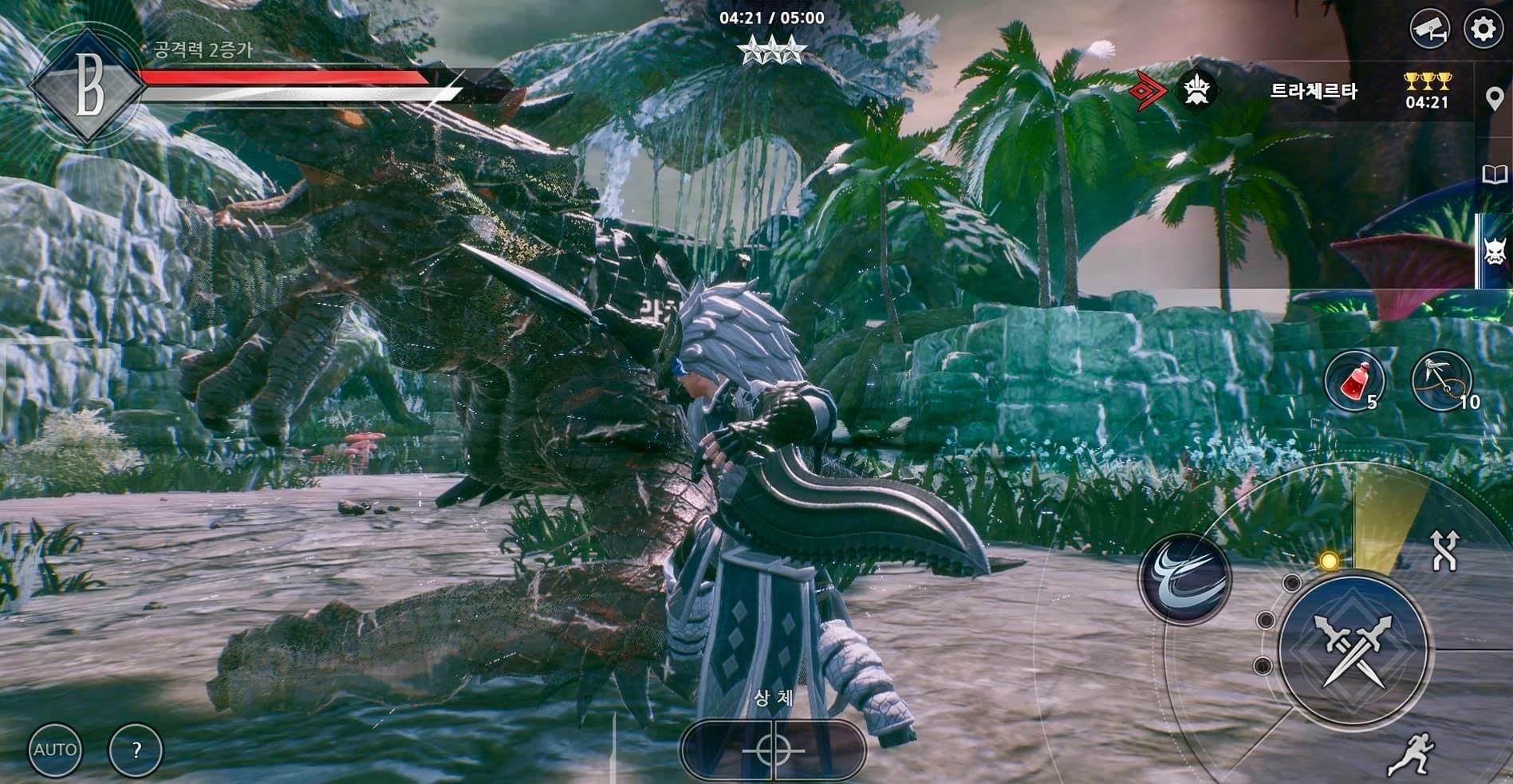Open the book journal icon
This screenshot has width=1513, height=784.
[x=1494, y=175]
